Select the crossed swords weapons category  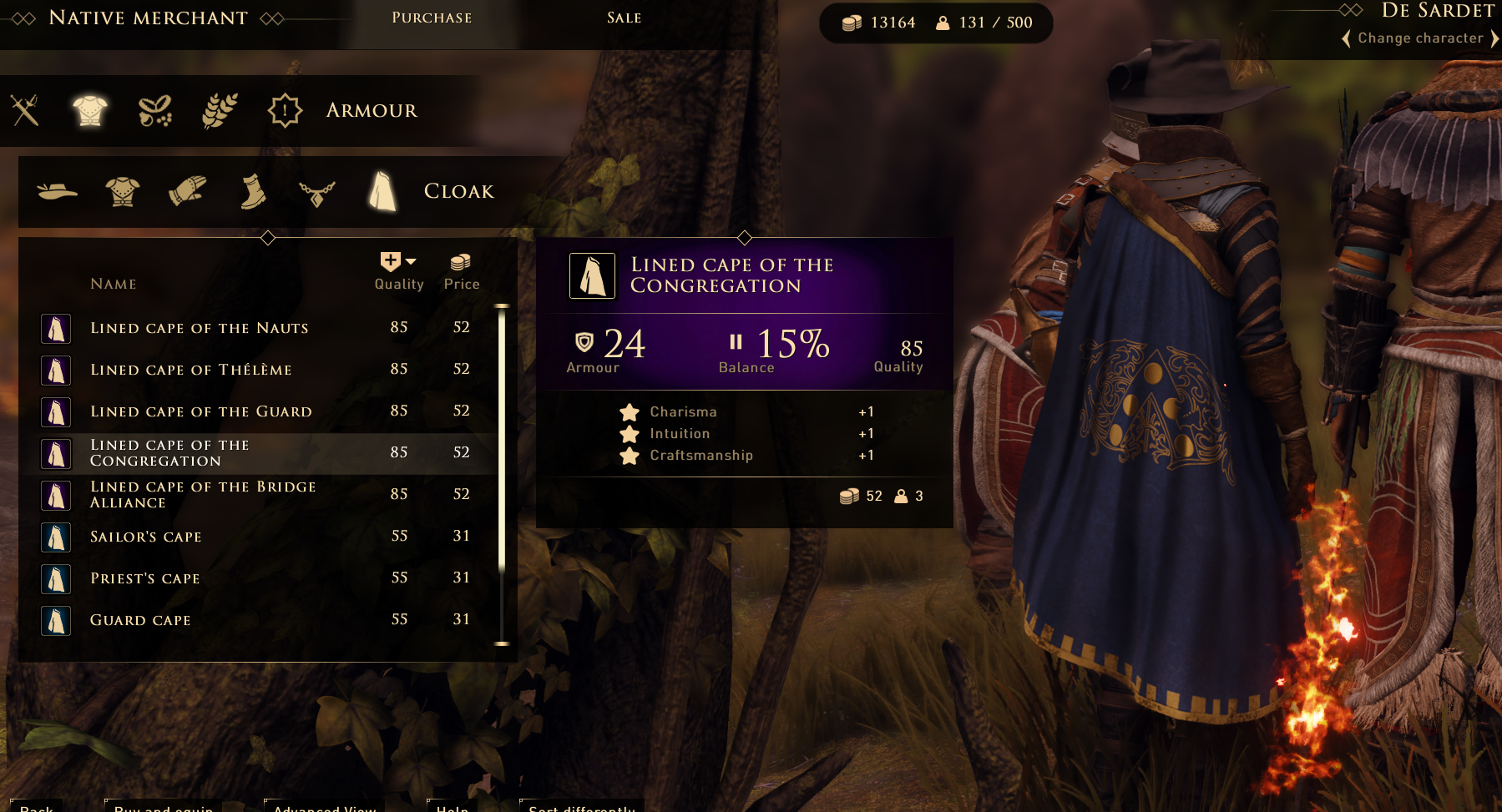pyautogui.click(x=25, y=110)
